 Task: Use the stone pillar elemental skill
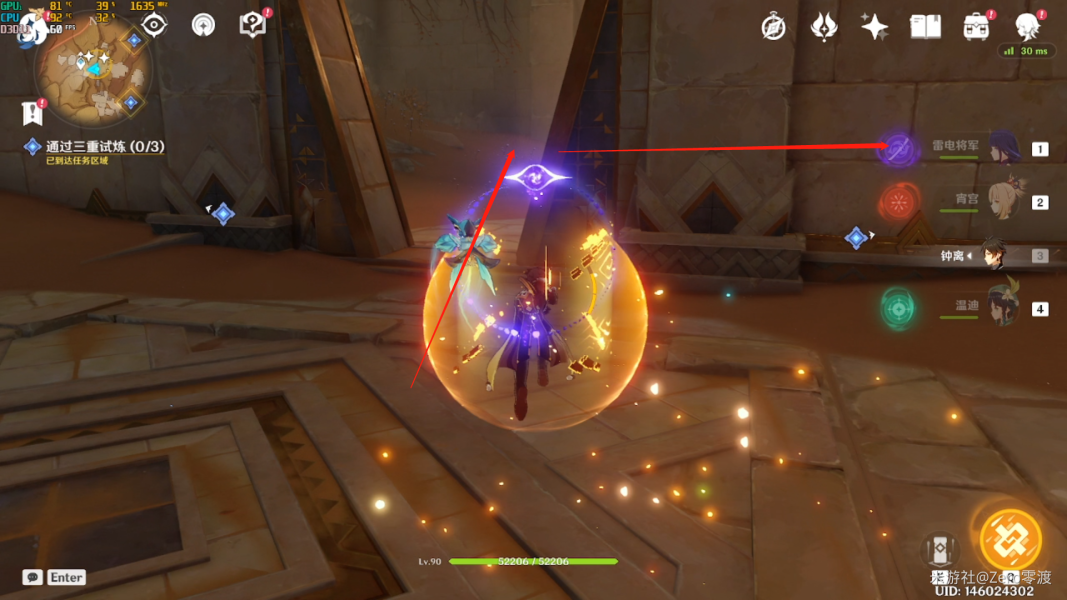(939, 550)
